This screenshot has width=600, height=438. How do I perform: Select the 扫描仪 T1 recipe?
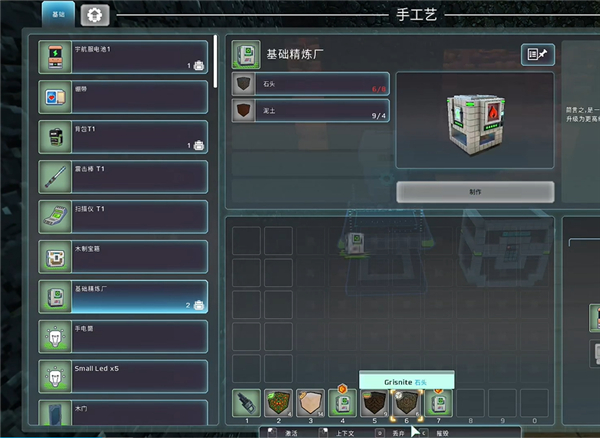click(122, 216)
